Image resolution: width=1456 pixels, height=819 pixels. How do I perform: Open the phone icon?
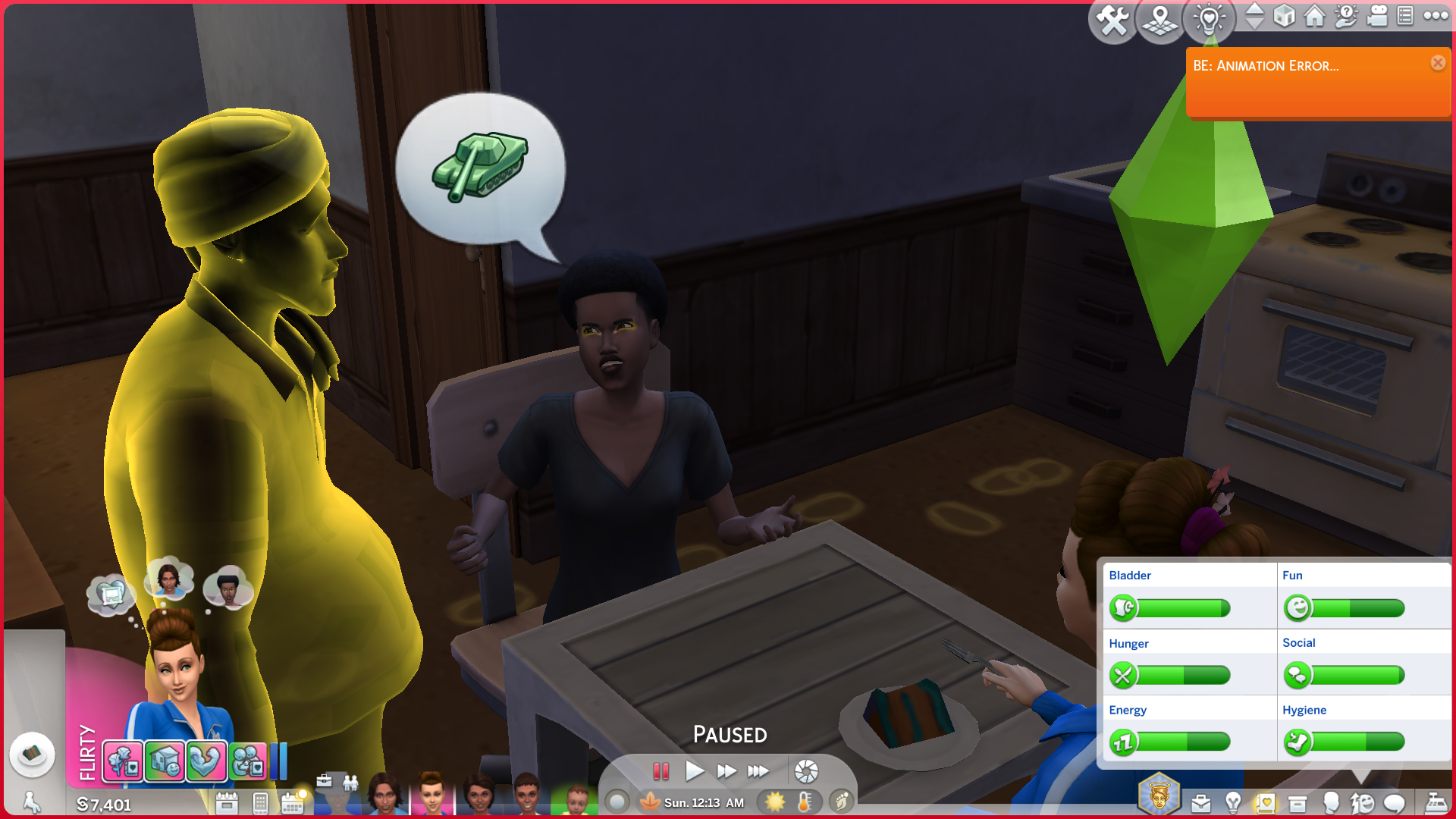click(260, 803)
